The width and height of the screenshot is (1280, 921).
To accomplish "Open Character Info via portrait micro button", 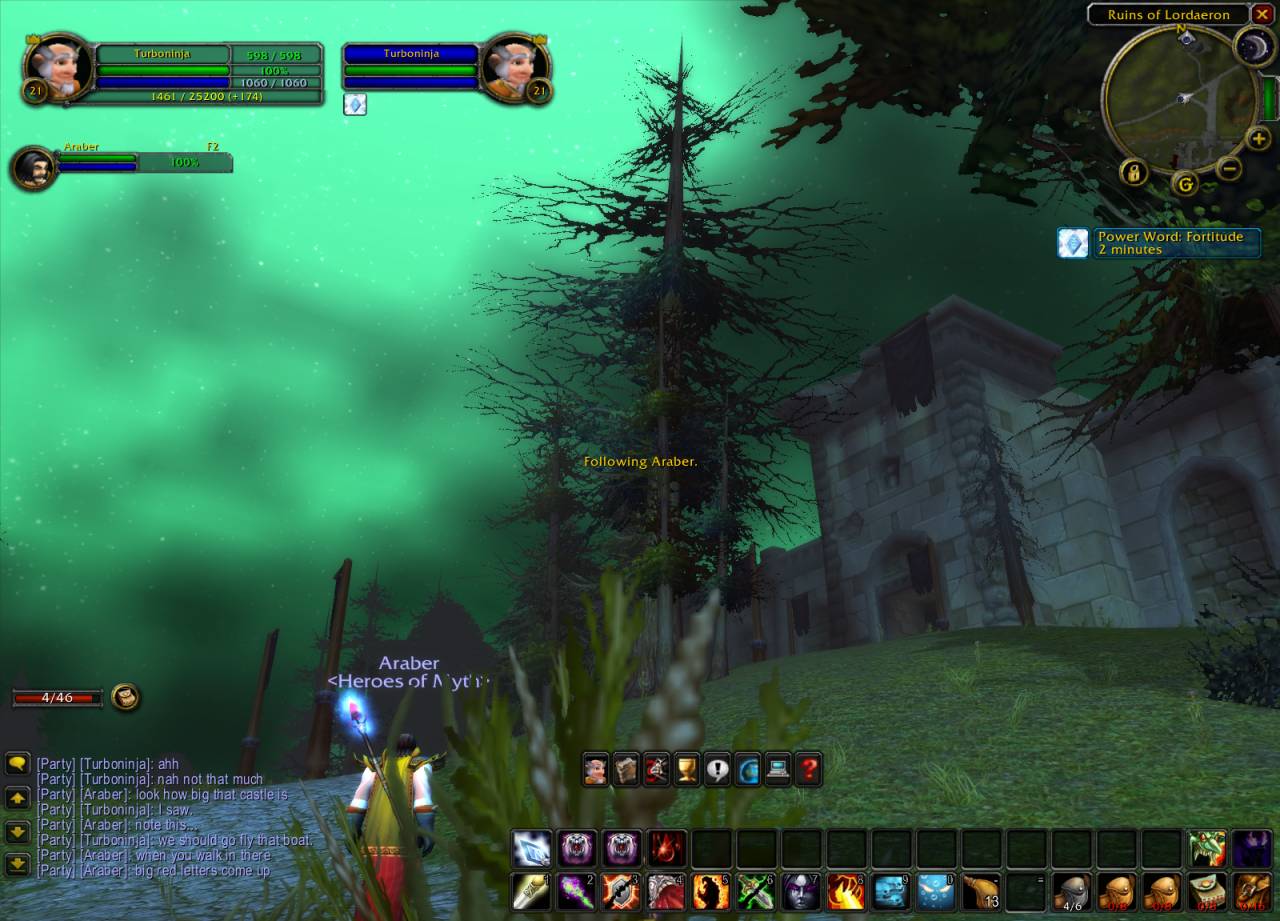I will 593,767.
